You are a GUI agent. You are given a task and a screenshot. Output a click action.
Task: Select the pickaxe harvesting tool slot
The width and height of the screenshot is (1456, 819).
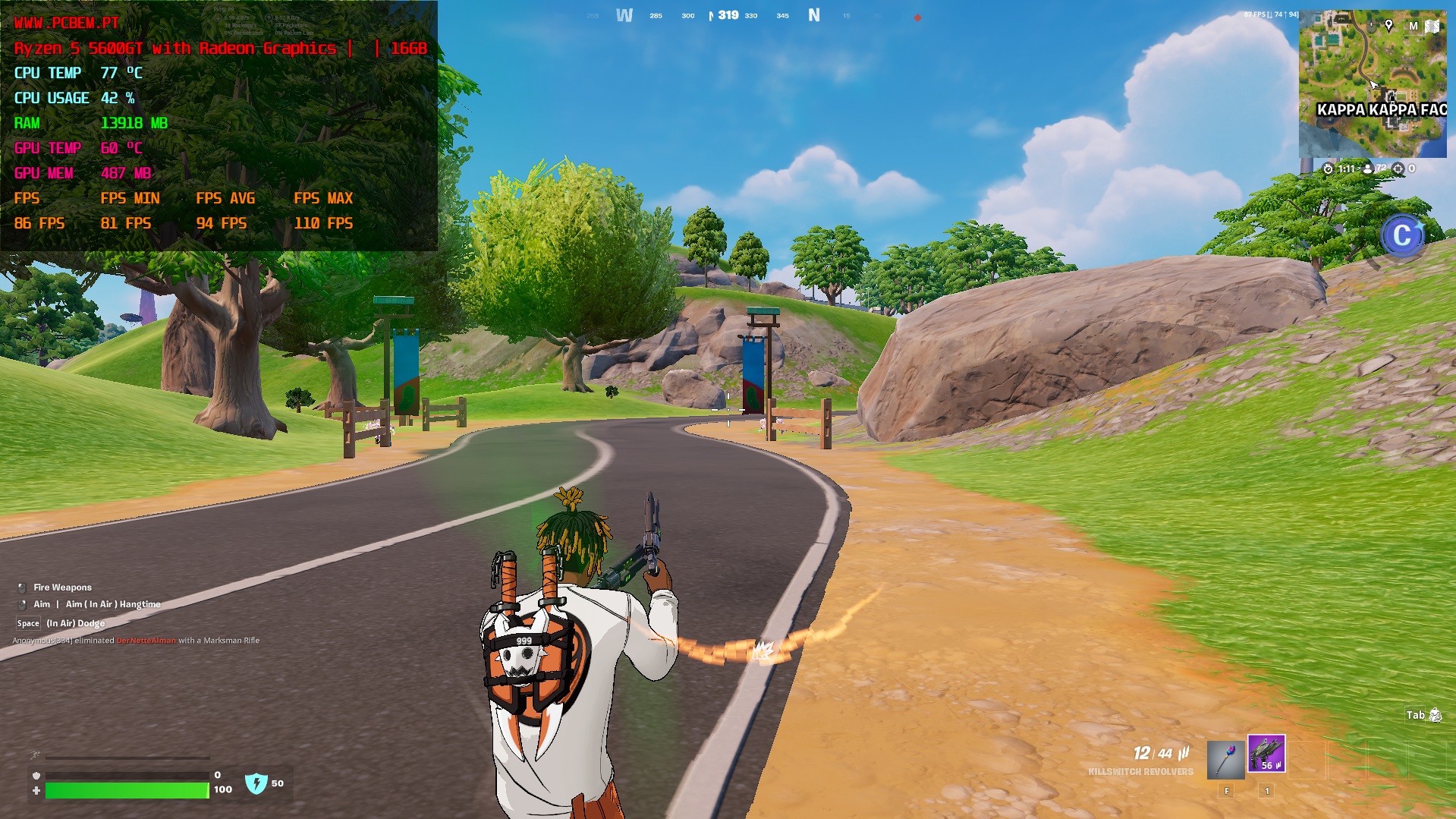tap(1226, 758)
